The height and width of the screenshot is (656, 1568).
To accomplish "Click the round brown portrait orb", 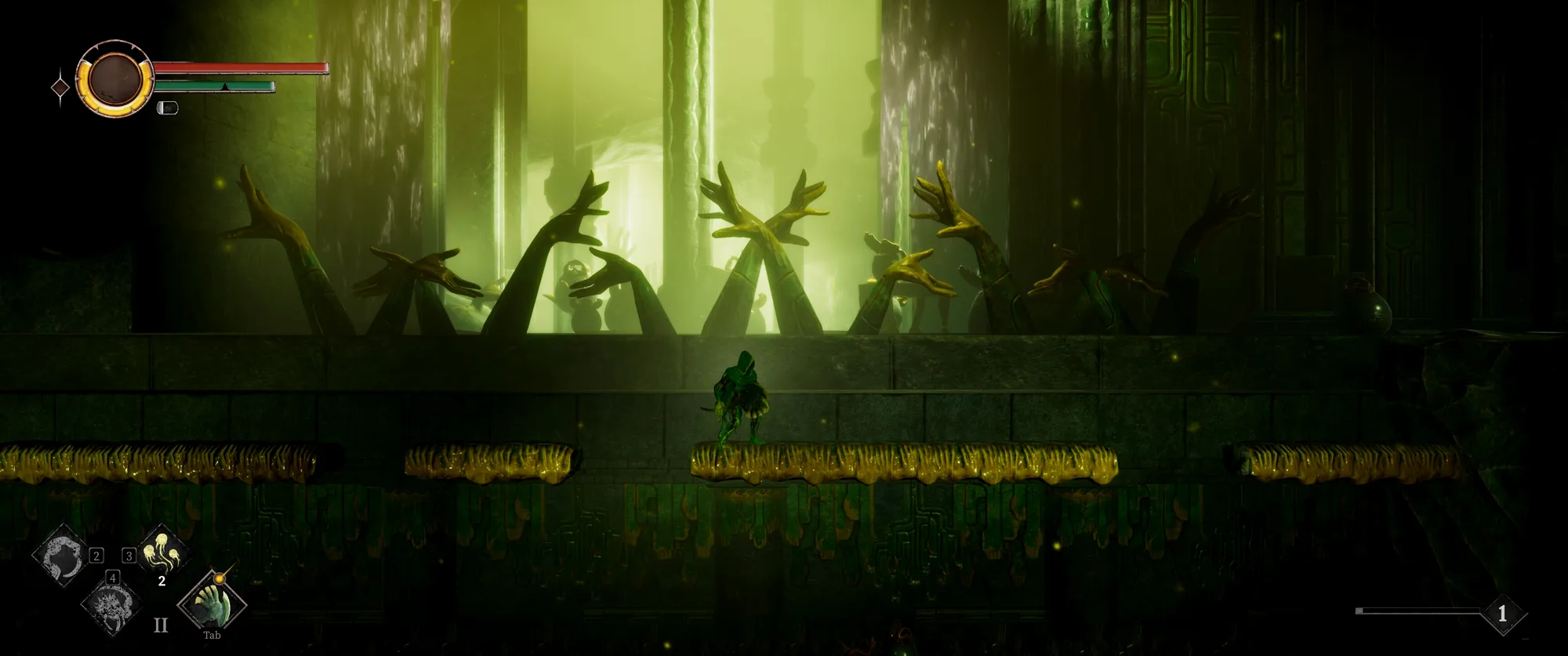I will point(115,78).
